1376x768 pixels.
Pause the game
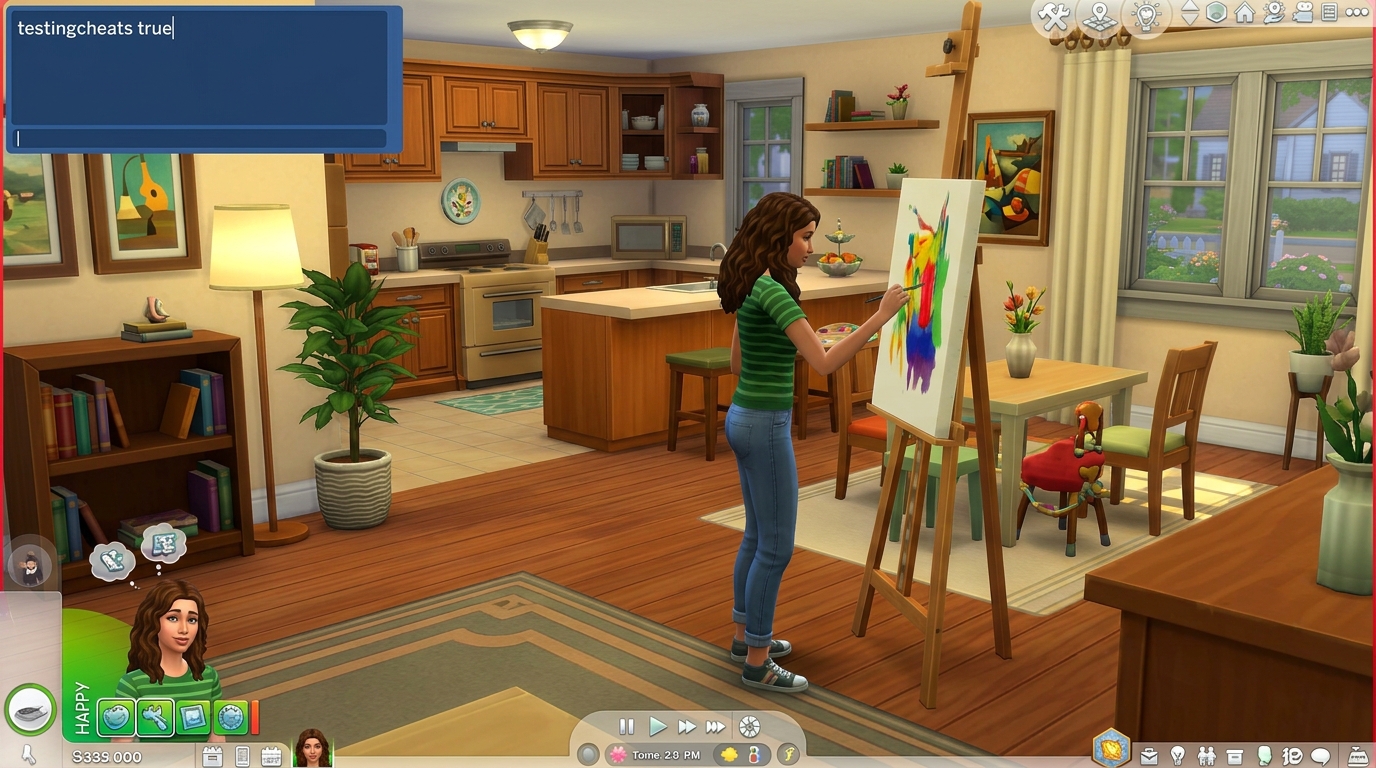click(x=625, y=727)
